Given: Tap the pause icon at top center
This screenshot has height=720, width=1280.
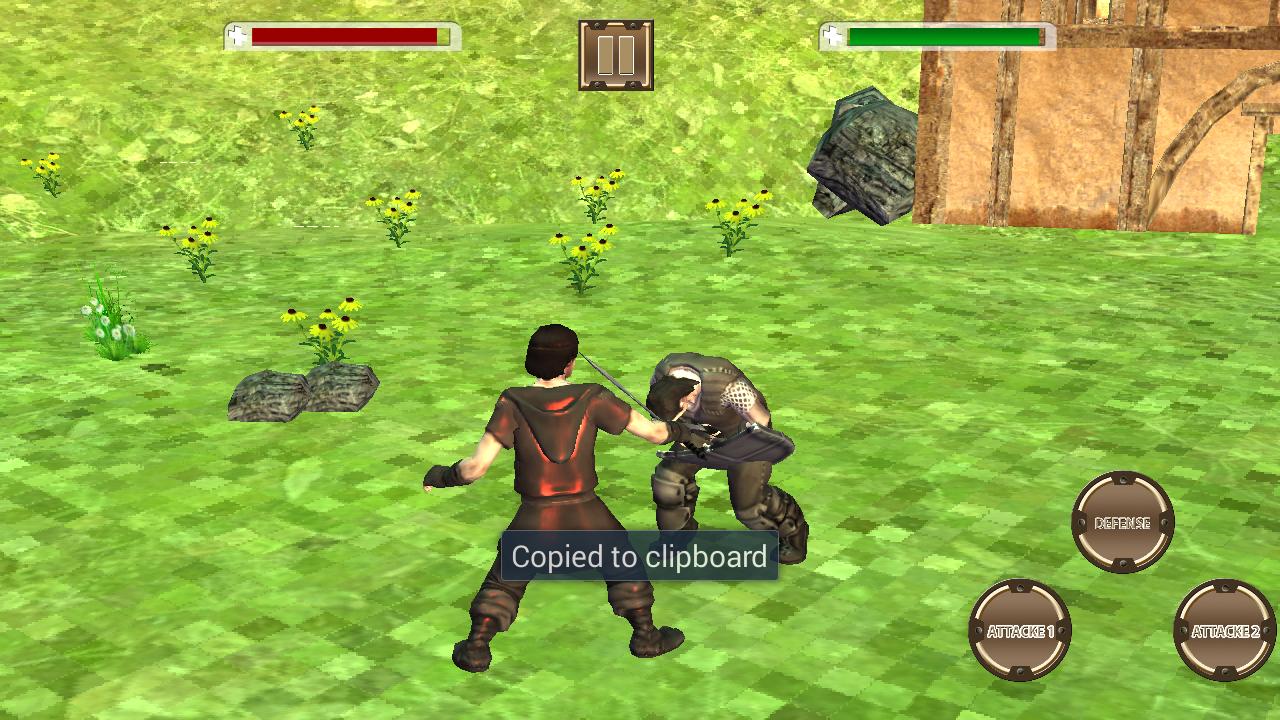Looking at the screenshot, I should 616,55.
